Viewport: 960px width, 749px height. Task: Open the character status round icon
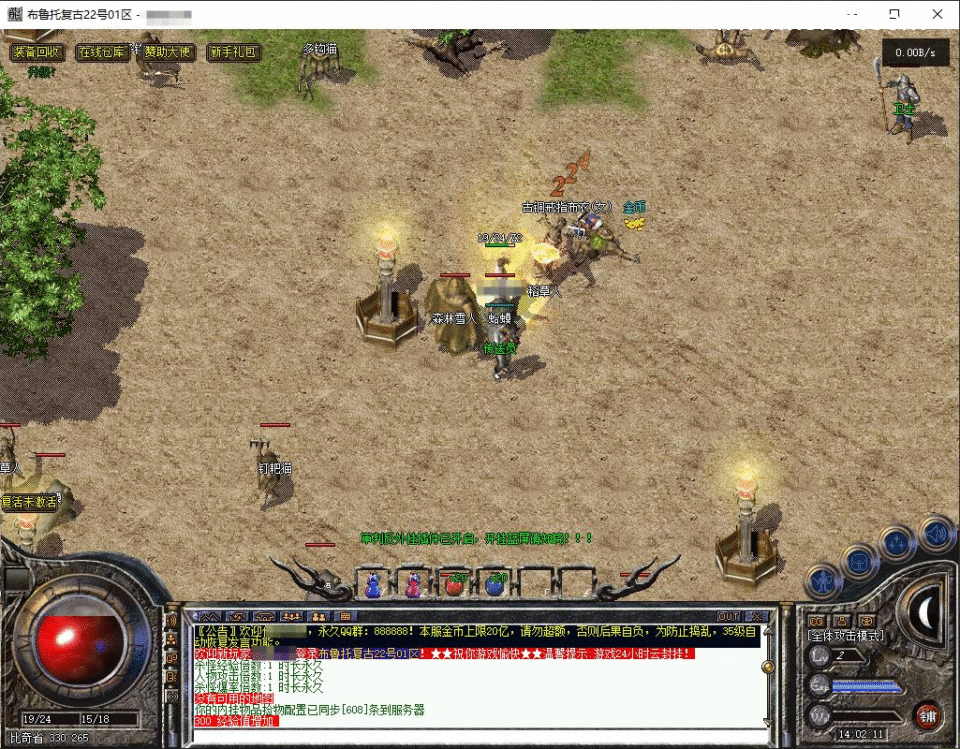point(824,579)
